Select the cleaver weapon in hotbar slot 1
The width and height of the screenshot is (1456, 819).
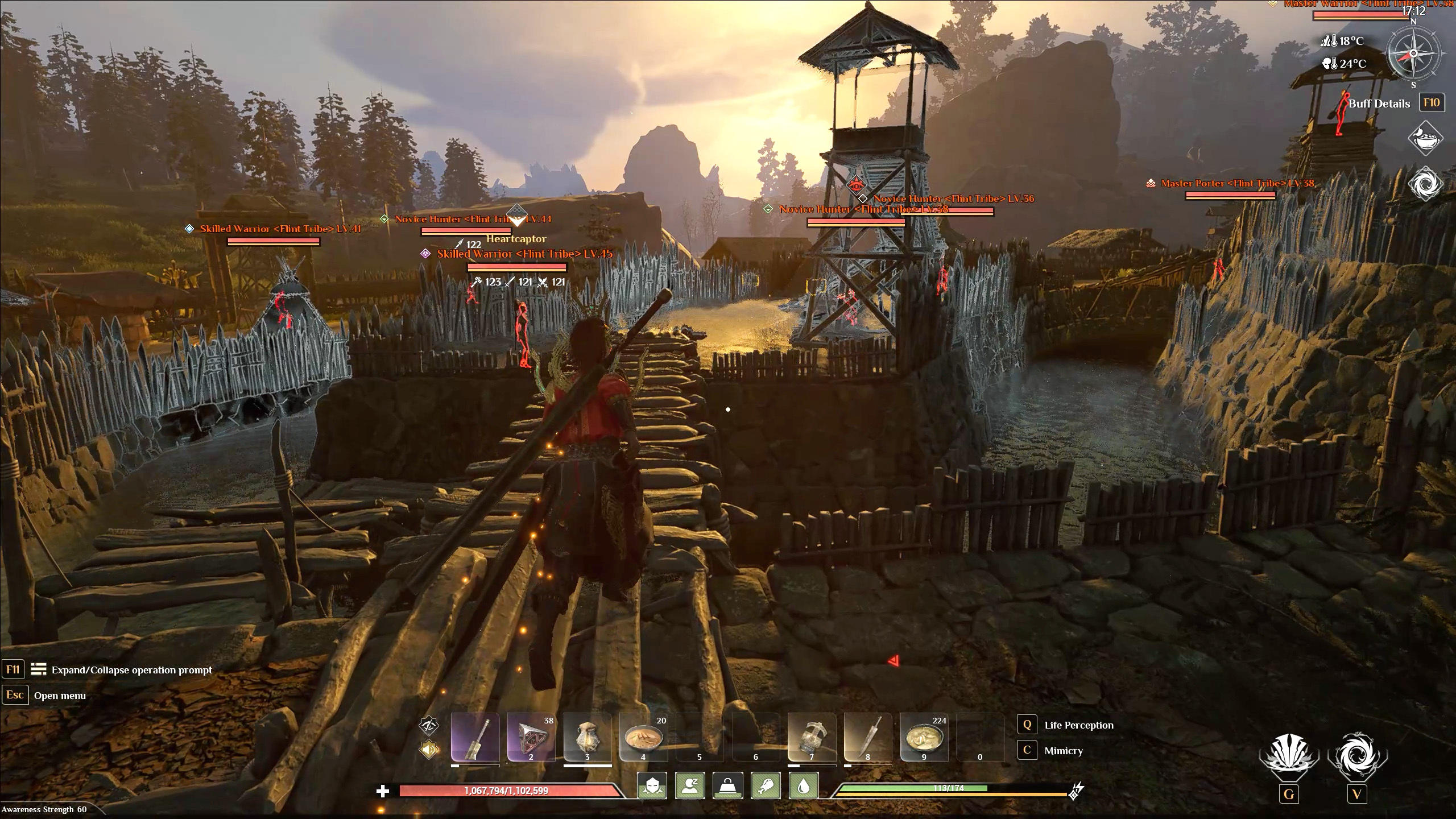[475, 737]
